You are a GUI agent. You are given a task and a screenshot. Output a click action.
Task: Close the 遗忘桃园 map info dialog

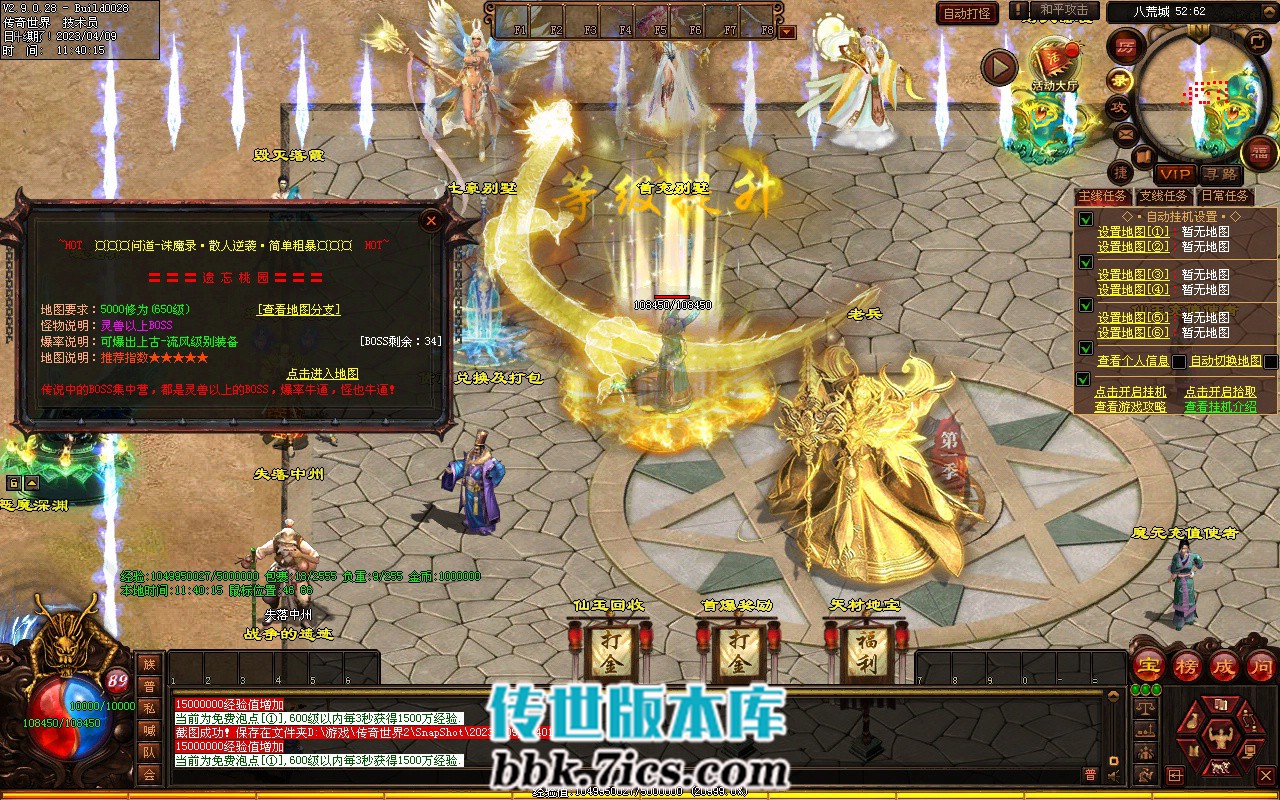coord(431,220)
